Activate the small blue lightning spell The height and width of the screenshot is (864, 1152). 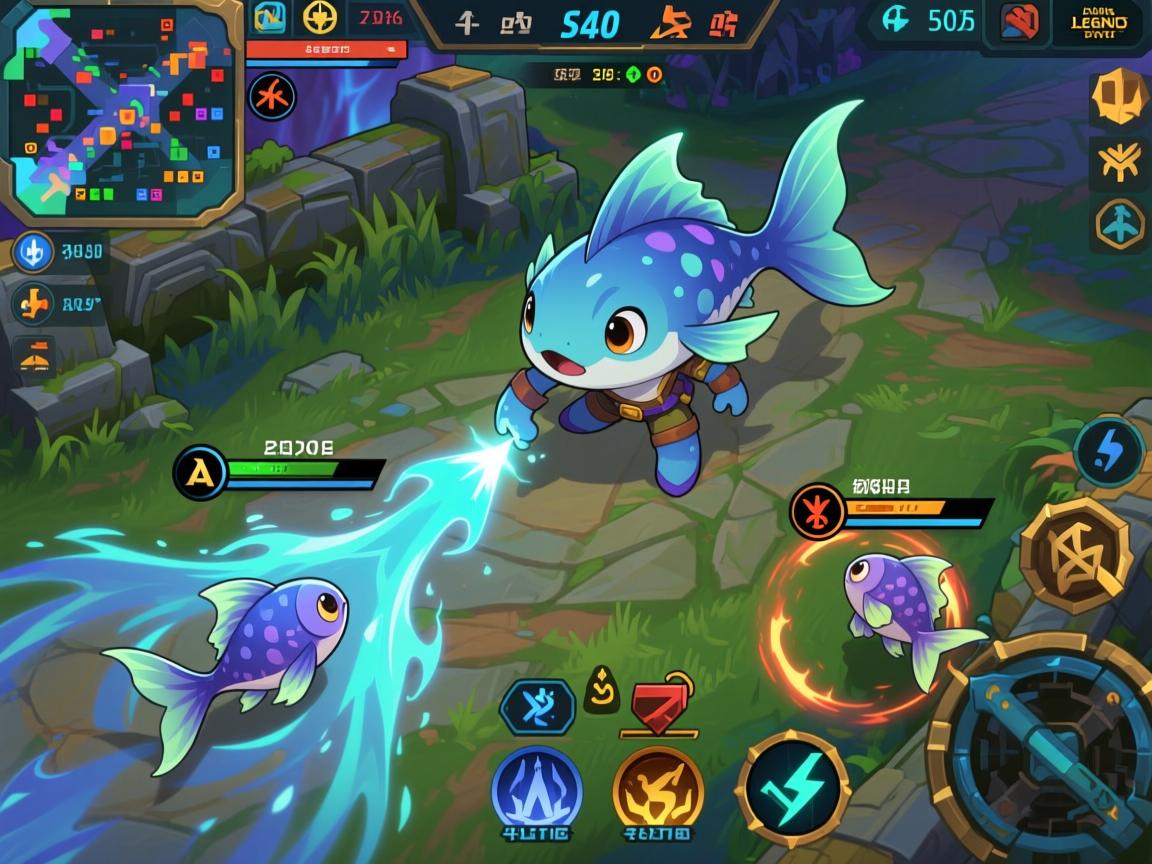click(1109, 452)
